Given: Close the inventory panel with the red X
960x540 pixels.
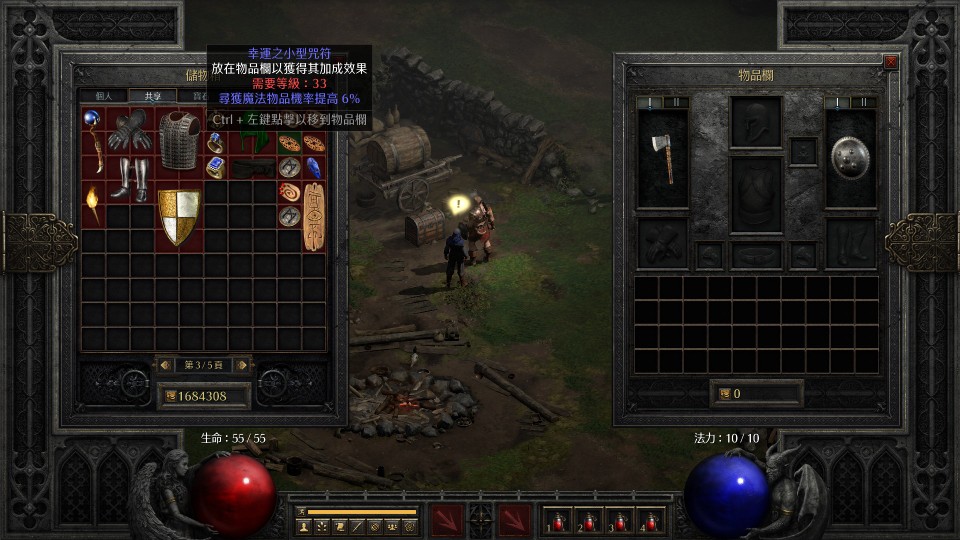Looking at the screenshot, I should click(891, 62).
